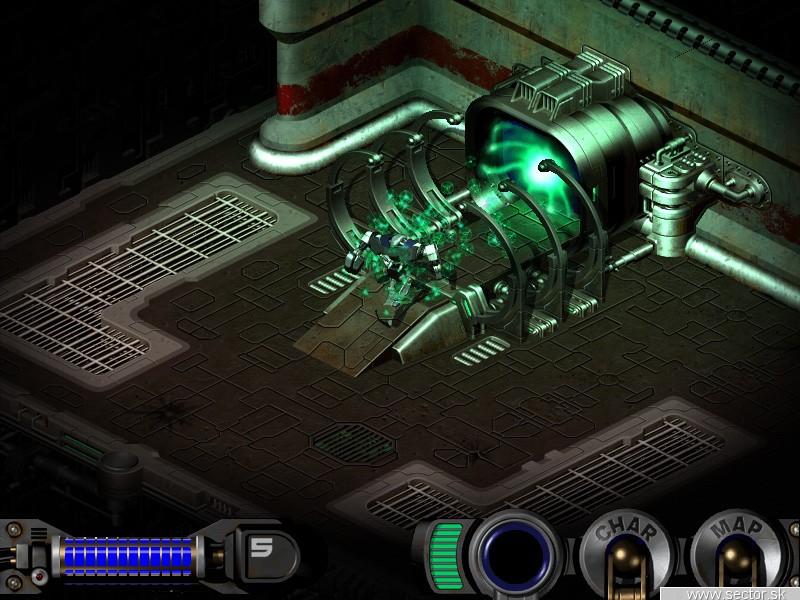Click the round blue-ringed orb on the HUD

pos(517,553)
